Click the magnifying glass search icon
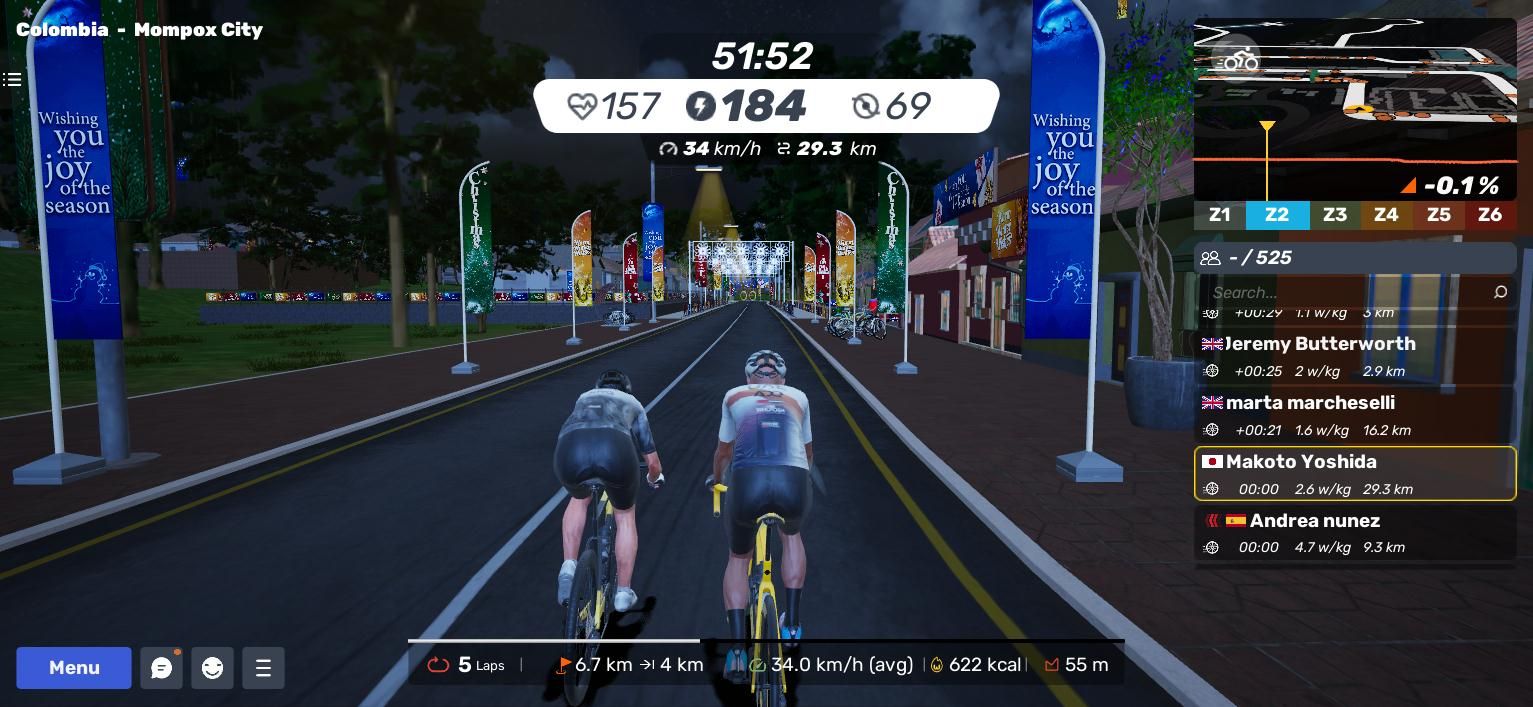Viewport: 1533px width, 707px height. click(x=1500, y=292)
